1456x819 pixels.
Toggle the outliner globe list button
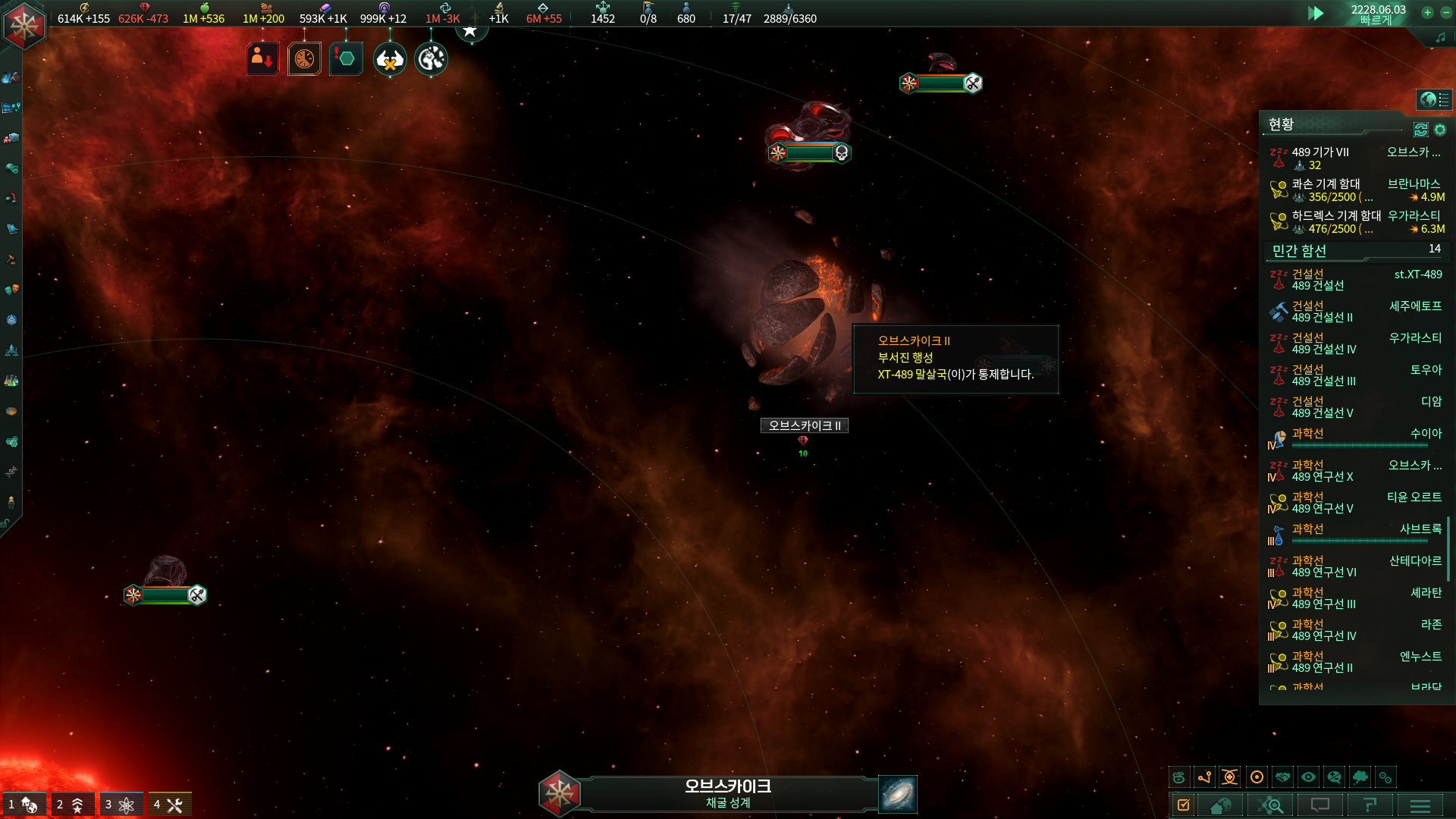pyautogui.click(x=1434, y=99)
